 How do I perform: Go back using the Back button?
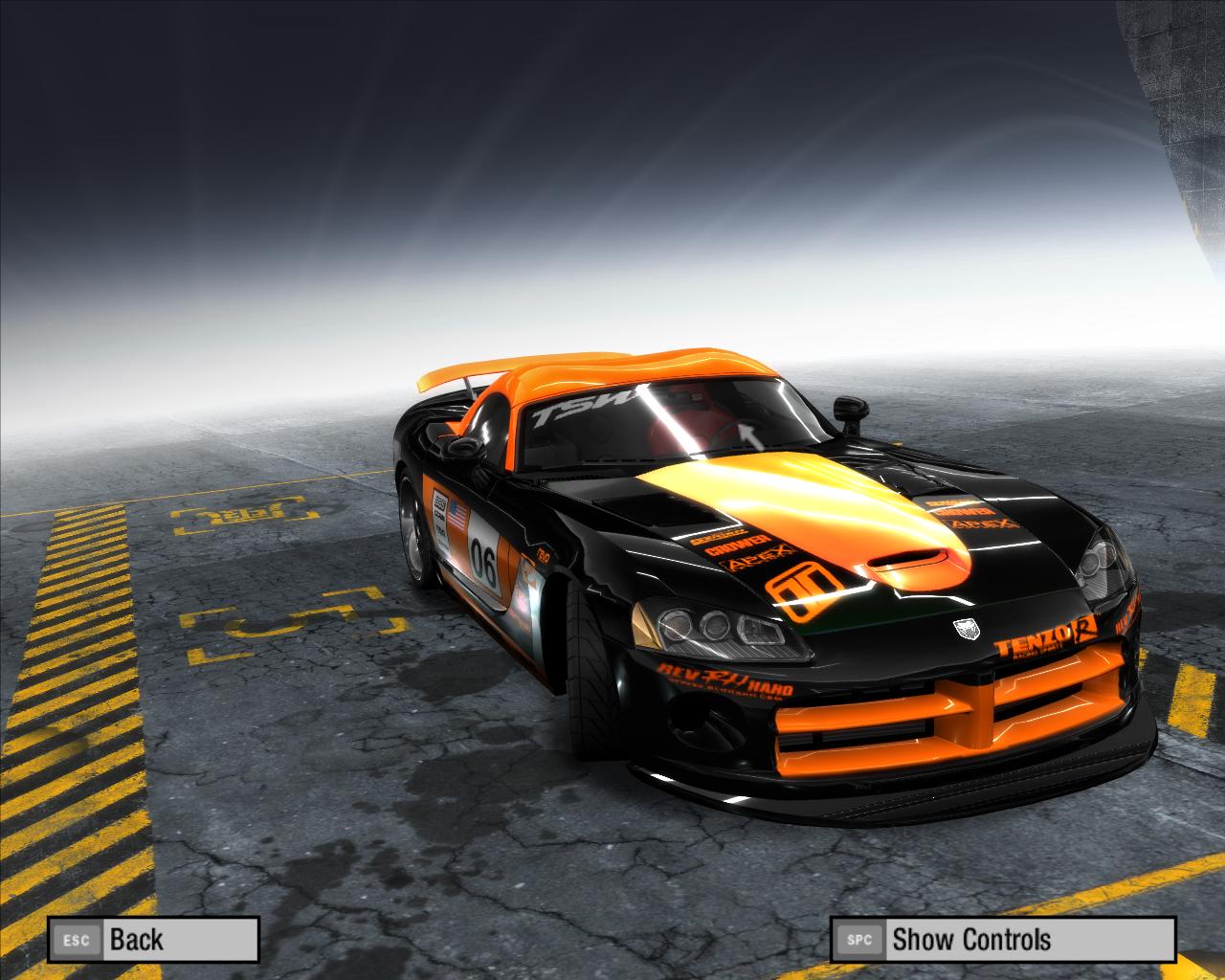pos(153,939)
